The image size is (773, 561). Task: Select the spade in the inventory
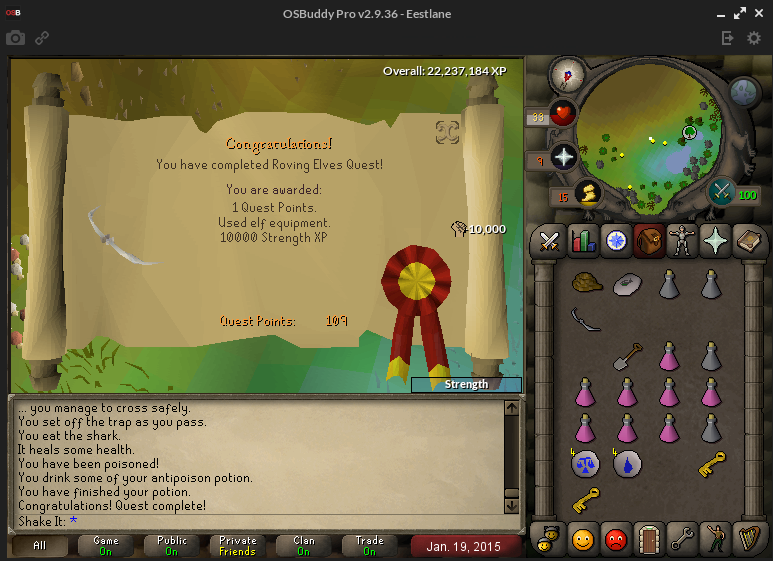click(627, 356)
